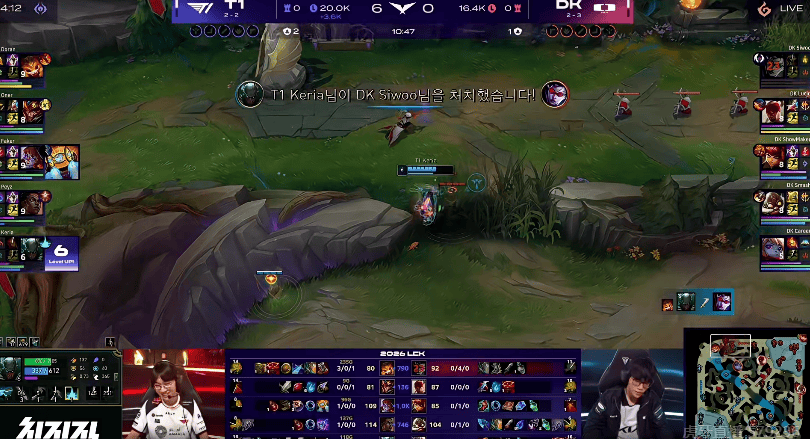Image resolution: width=810 pixels, height=439 pixels.
Task: Choose Keria's panel showing Level UP
Action: click(x=40, y=249)
